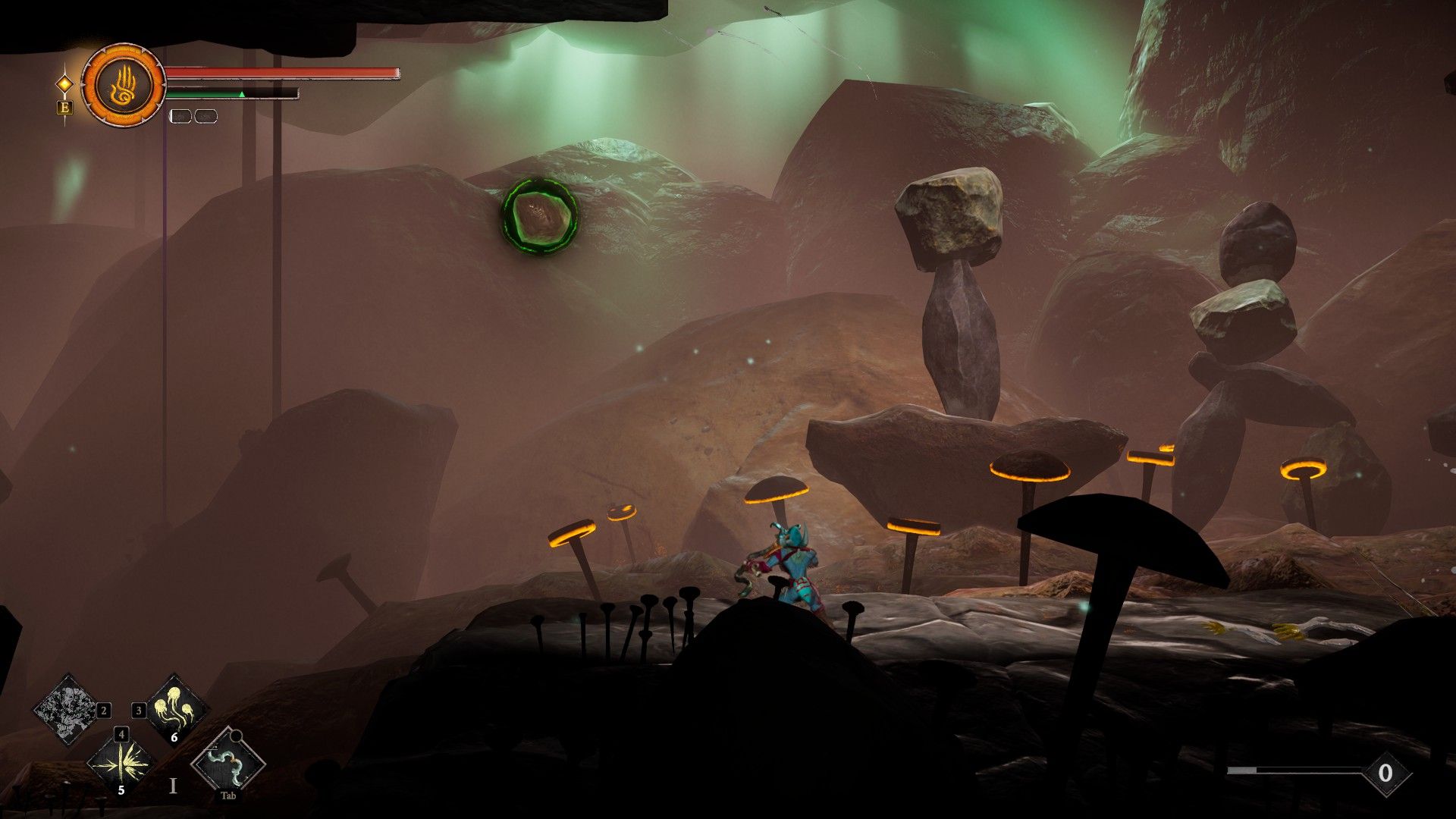1456x819 pixels.
Task: Activate the yellow burst ability slot
Action: pos(121,762)
